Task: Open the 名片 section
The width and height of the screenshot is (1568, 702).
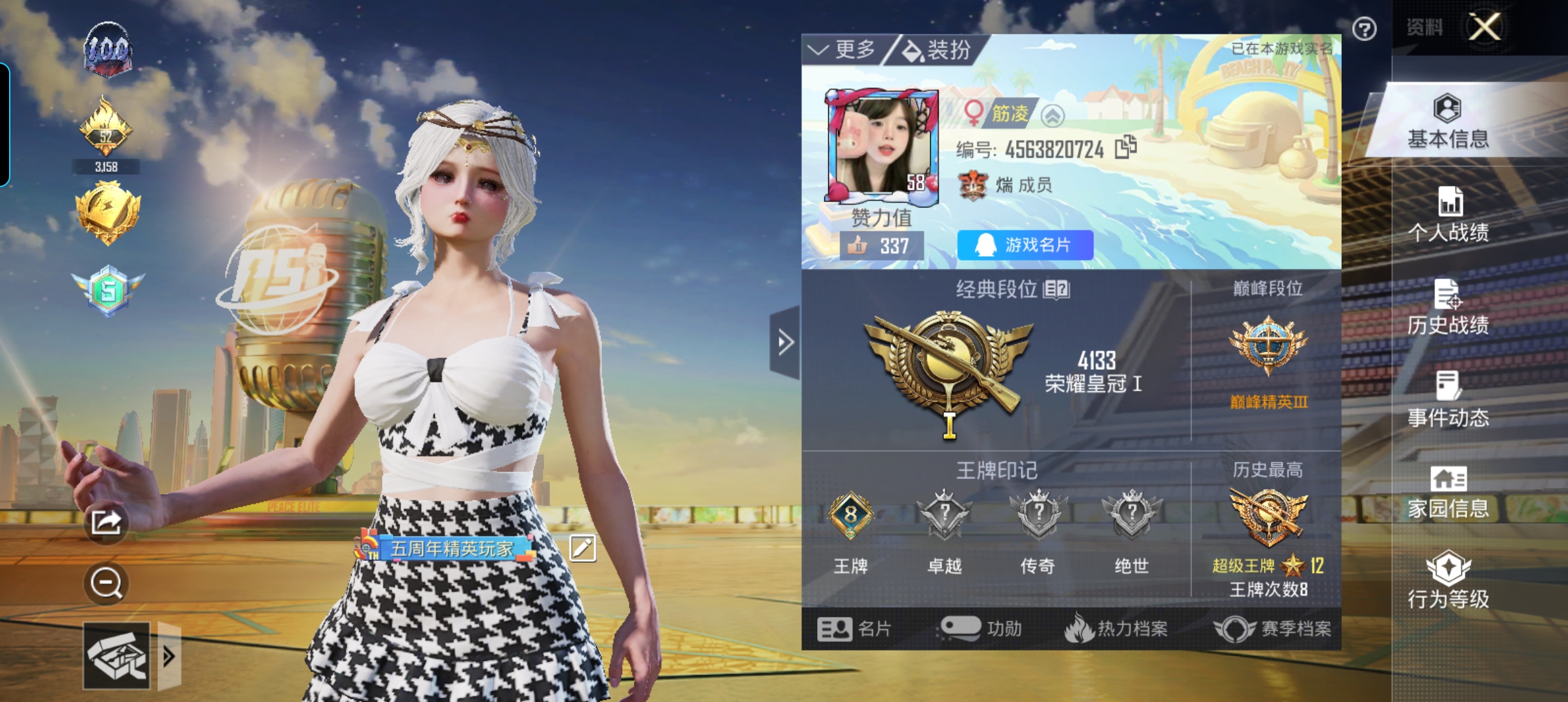Action: coord(854,629)
